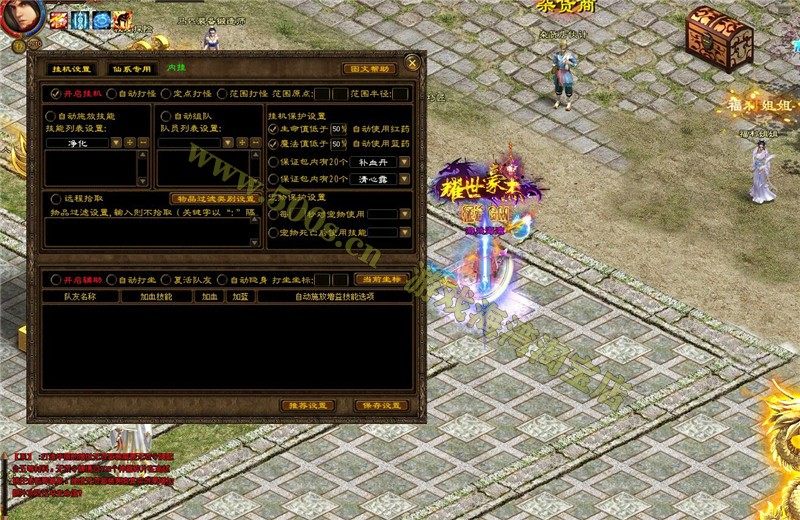Close the auto-play settings window
The height and width of the screenshot is (520, 800).
click(412, 64)
